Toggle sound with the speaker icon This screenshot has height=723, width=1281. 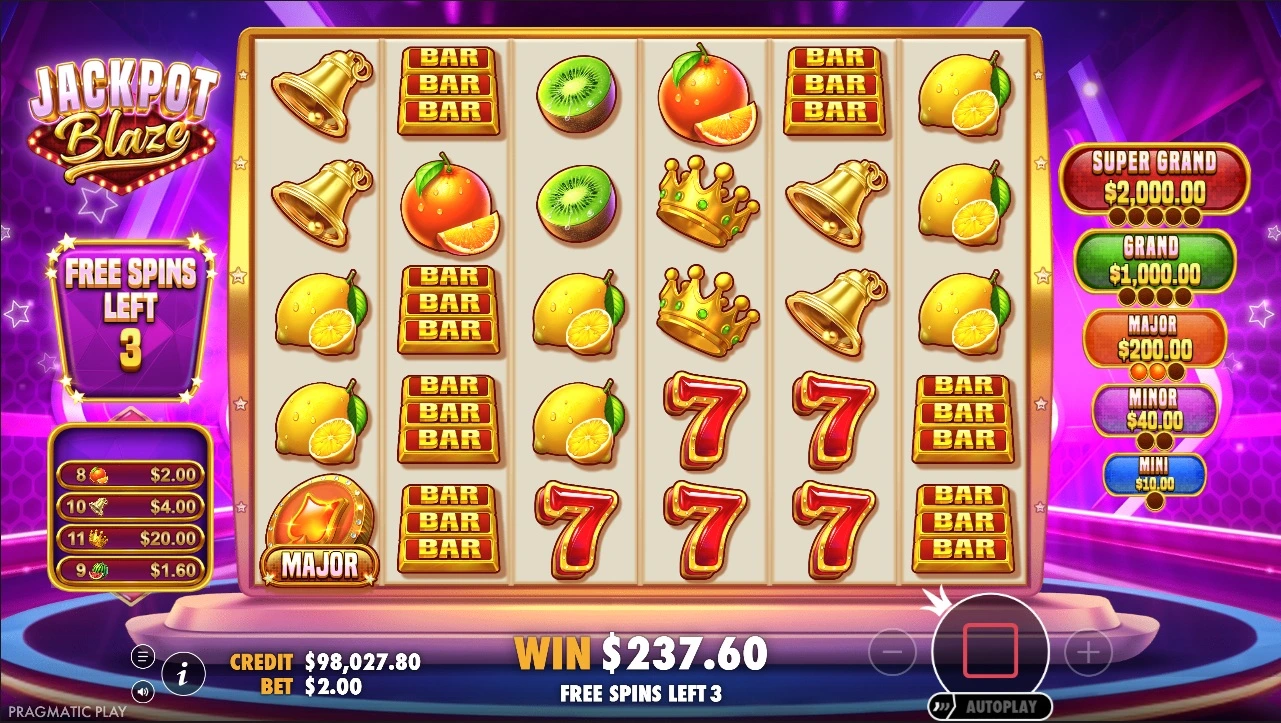point(143,691)
